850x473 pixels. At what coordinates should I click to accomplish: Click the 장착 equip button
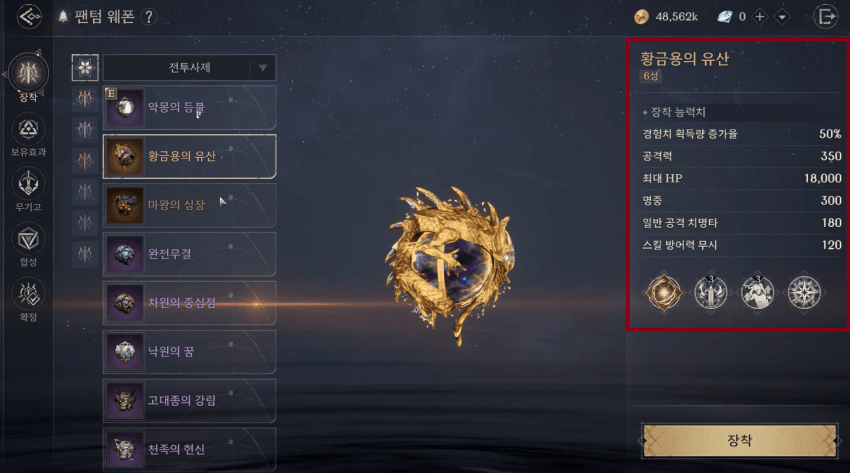pyautogui.click(x=739, y=439)
